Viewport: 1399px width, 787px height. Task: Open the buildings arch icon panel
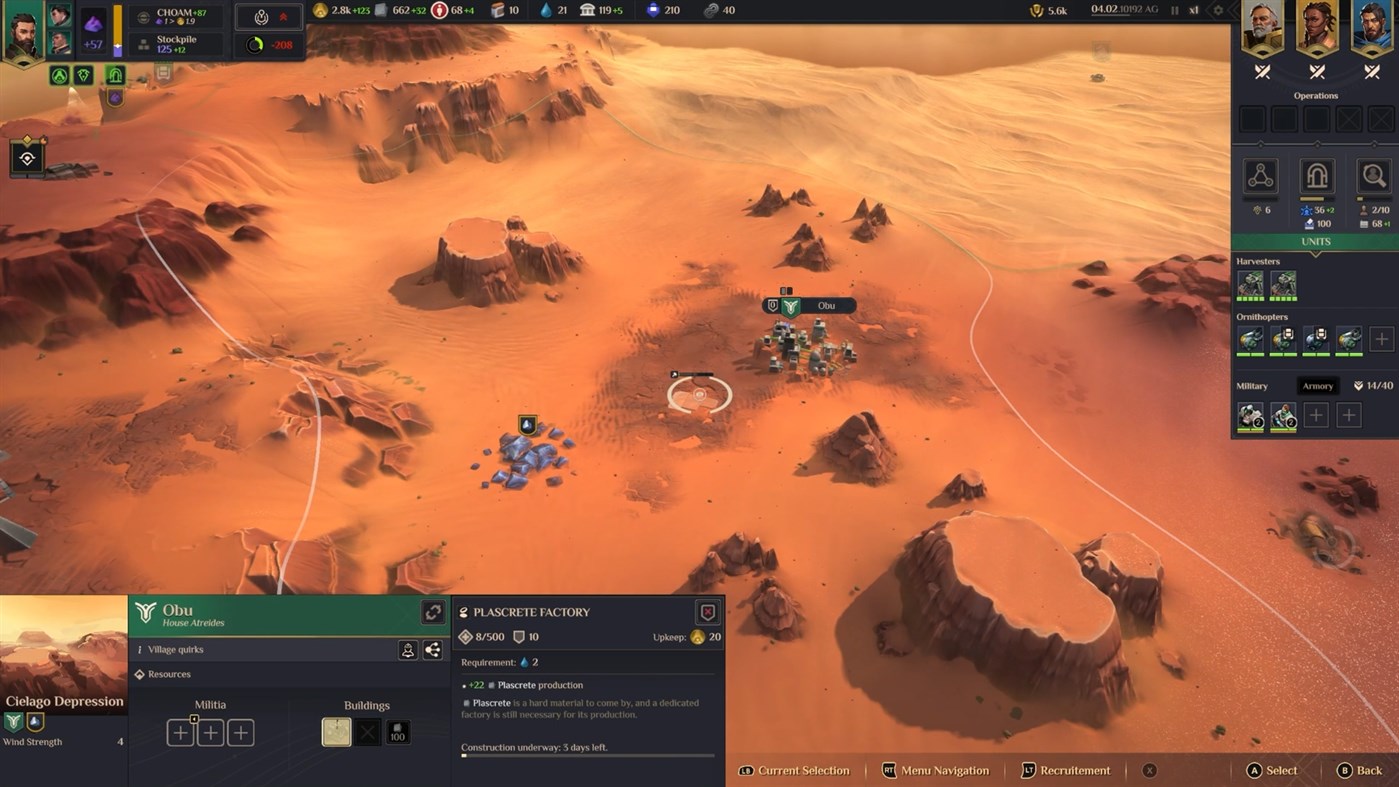click(1317, 176)
